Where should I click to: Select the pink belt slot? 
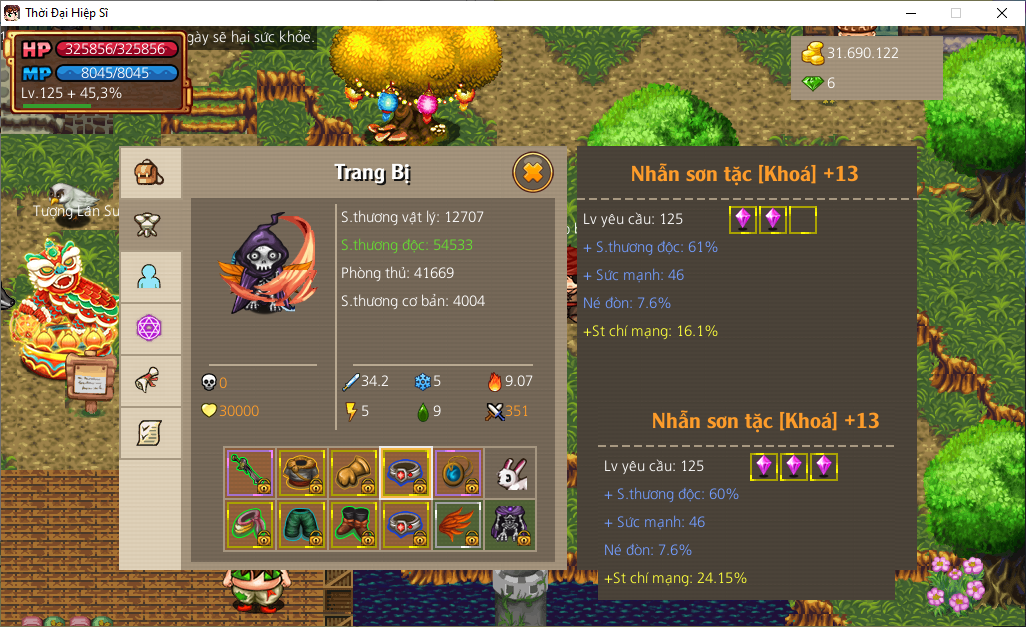(x=250, y=525)
